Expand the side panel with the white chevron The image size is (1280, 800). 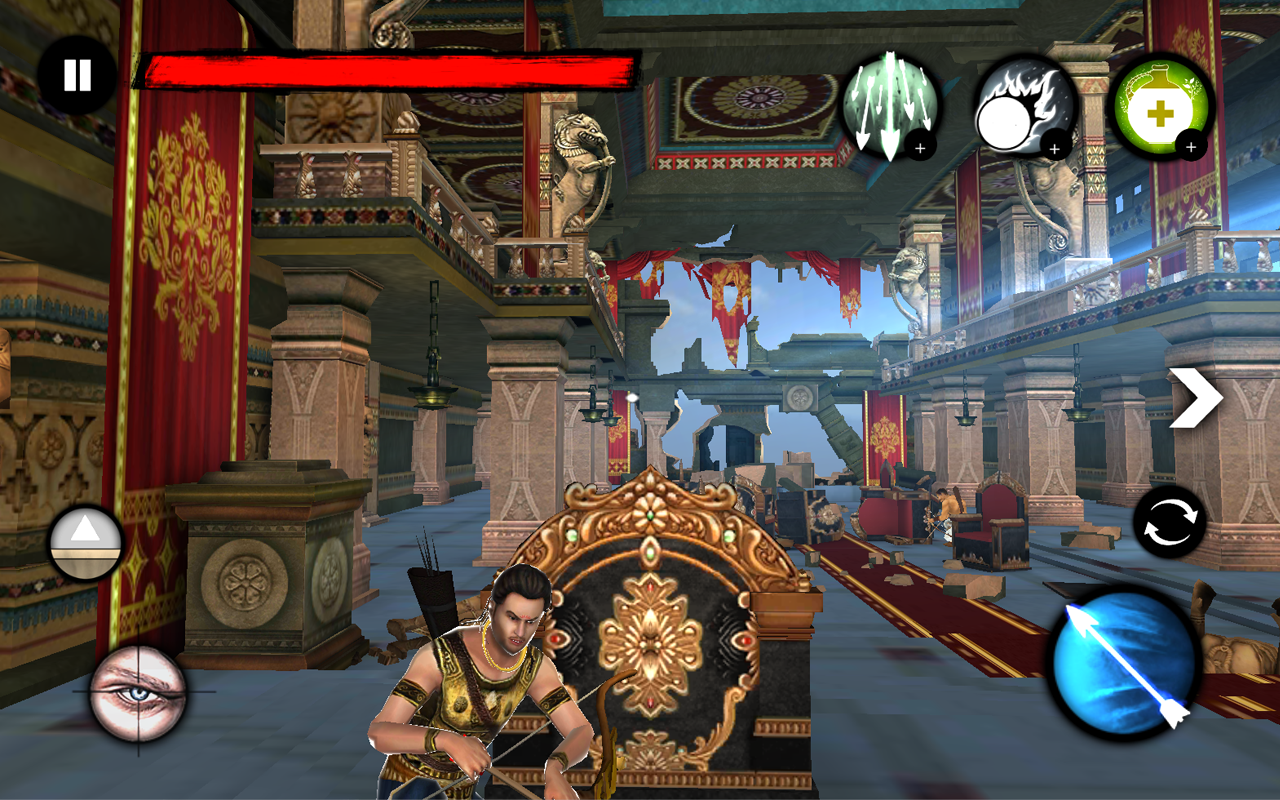[1196, 397]
